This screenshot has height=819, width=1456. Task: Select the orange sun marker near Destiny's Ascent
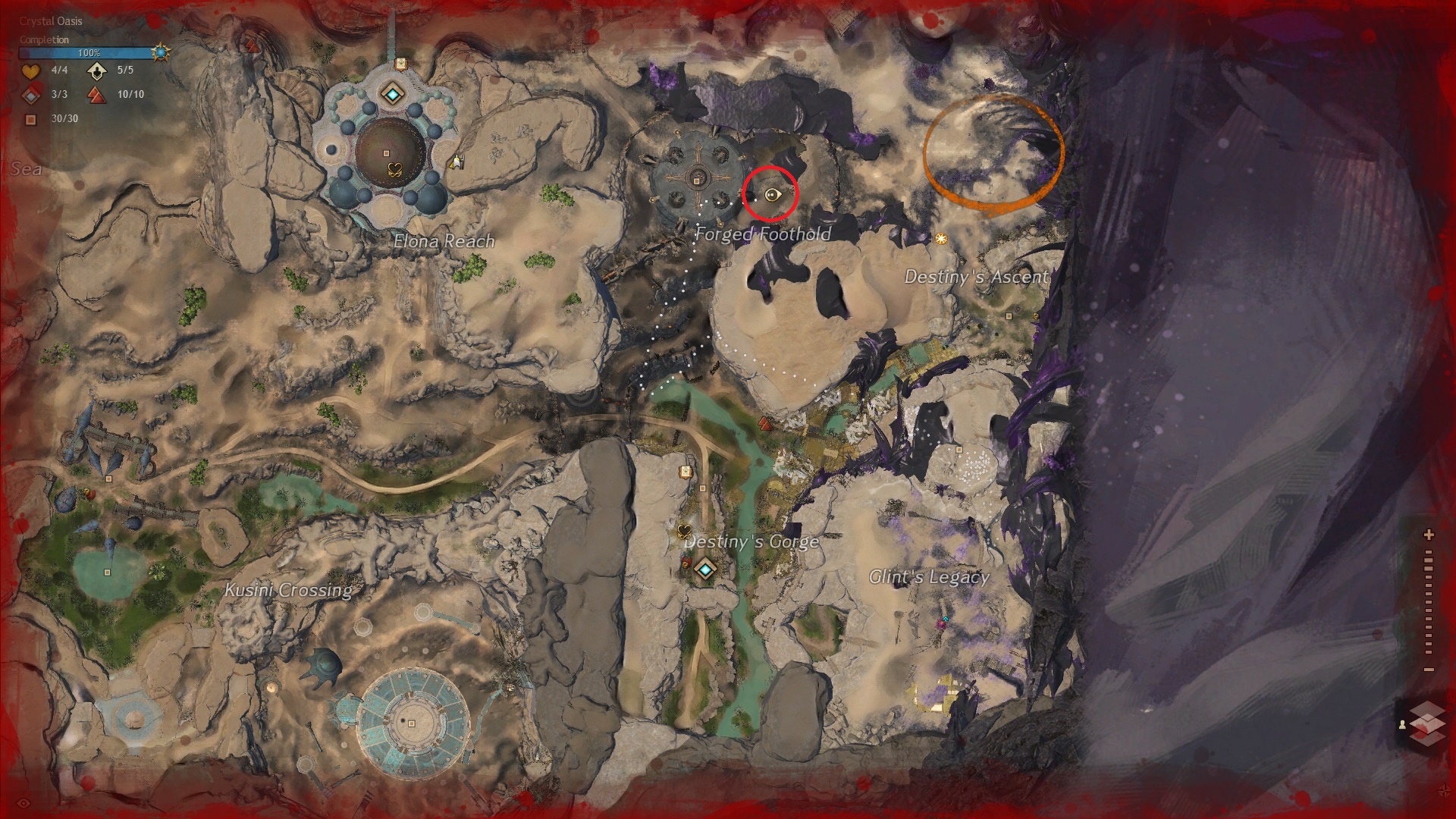941,239
